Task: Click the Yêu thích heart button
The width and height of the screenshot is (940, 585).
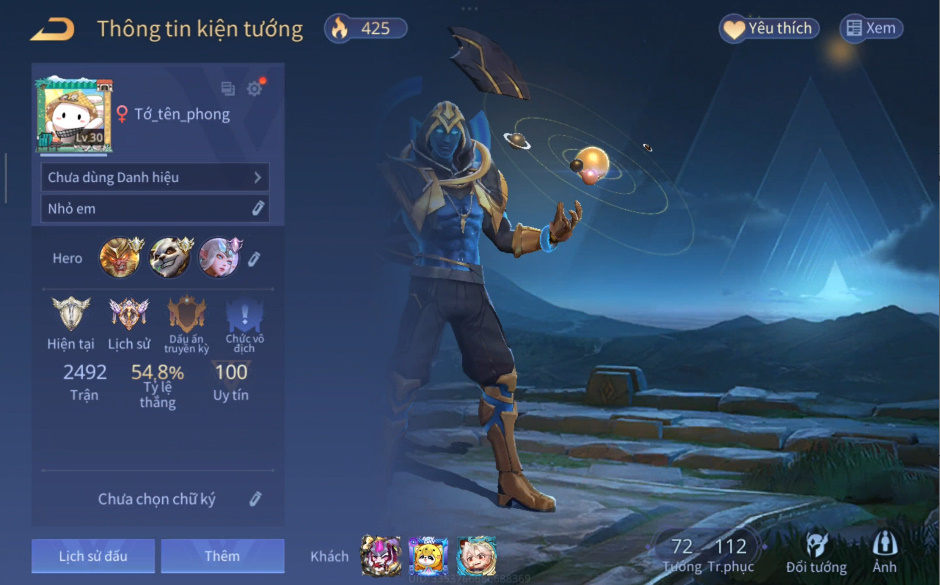Action: [x=768, y=29]
